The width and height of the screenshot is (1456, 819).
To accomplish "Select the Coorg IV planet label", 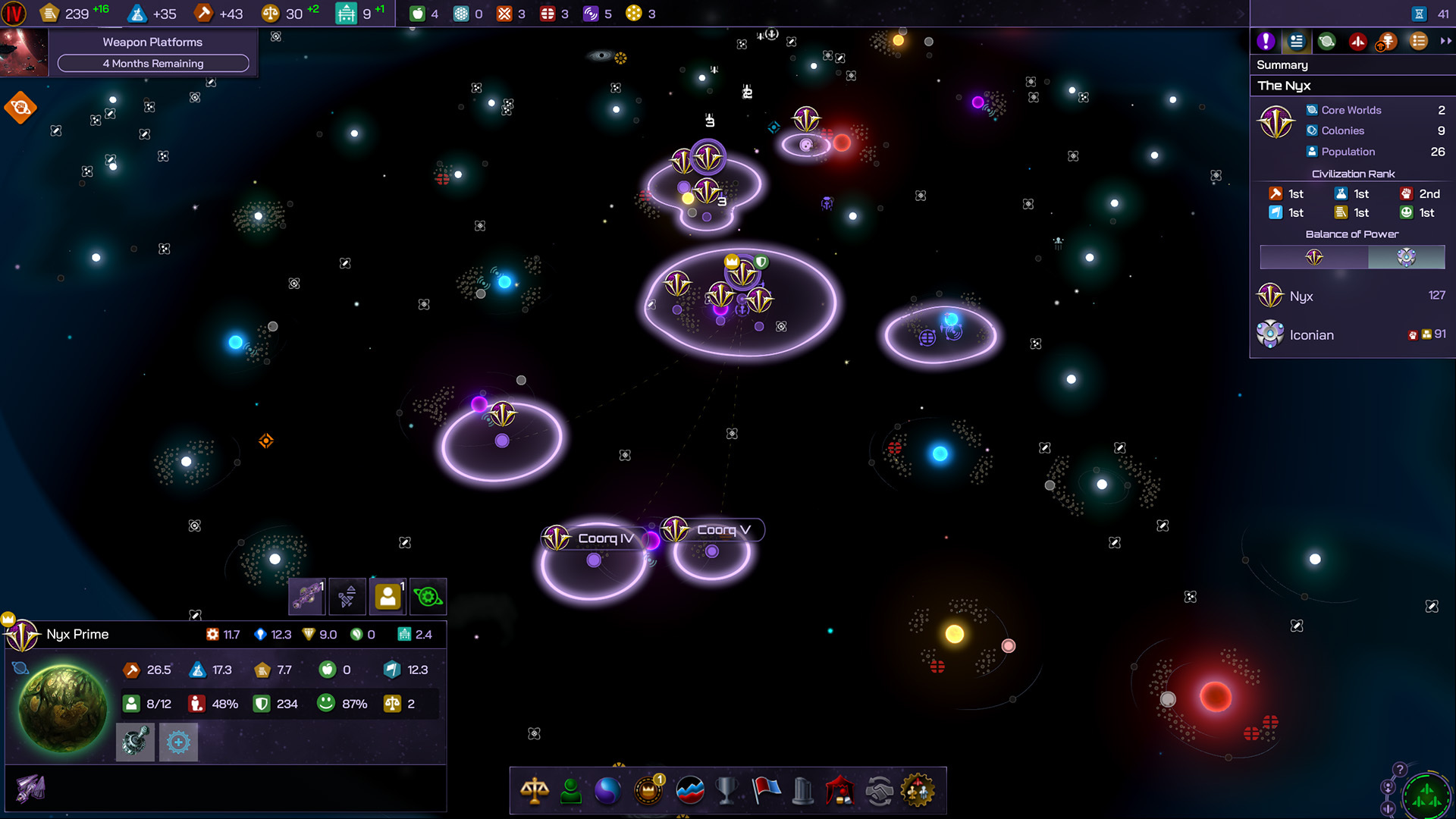I will 604,538.
